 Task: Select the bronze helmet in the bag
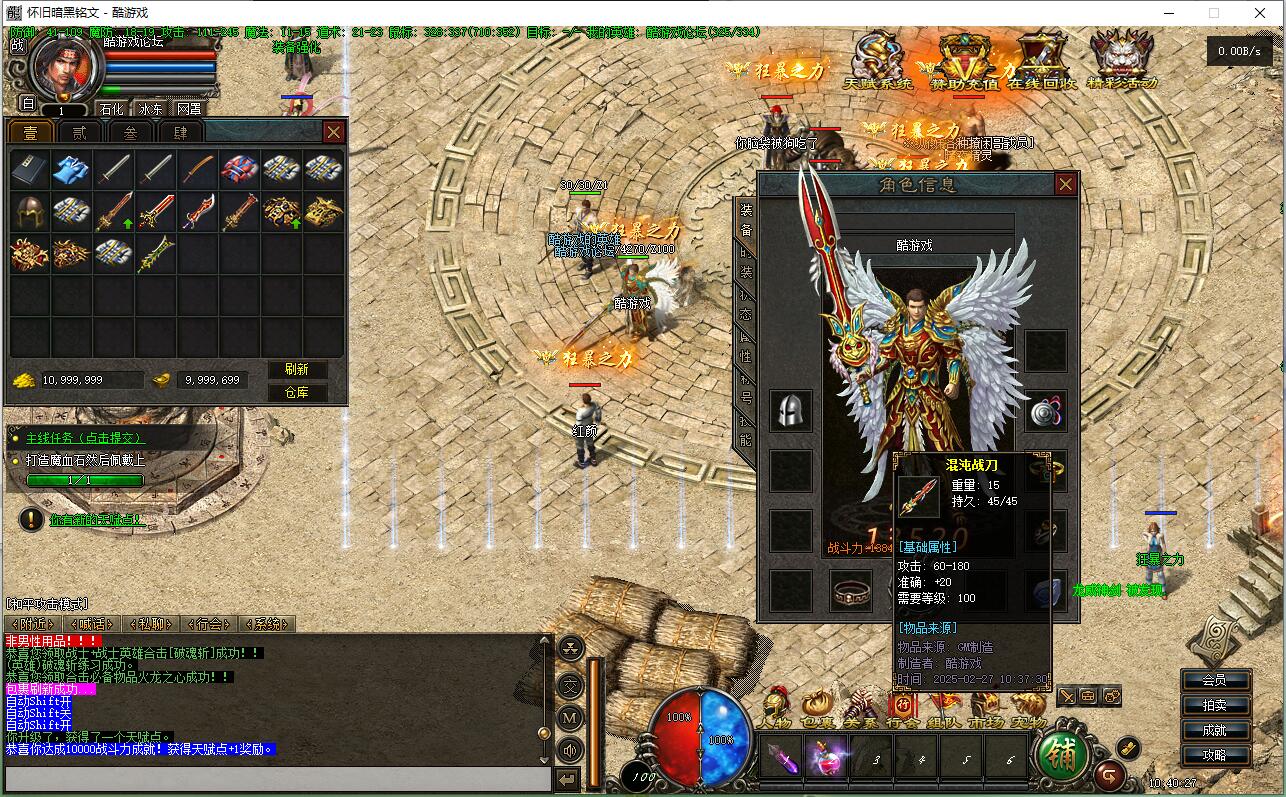[x=29, y=211]
